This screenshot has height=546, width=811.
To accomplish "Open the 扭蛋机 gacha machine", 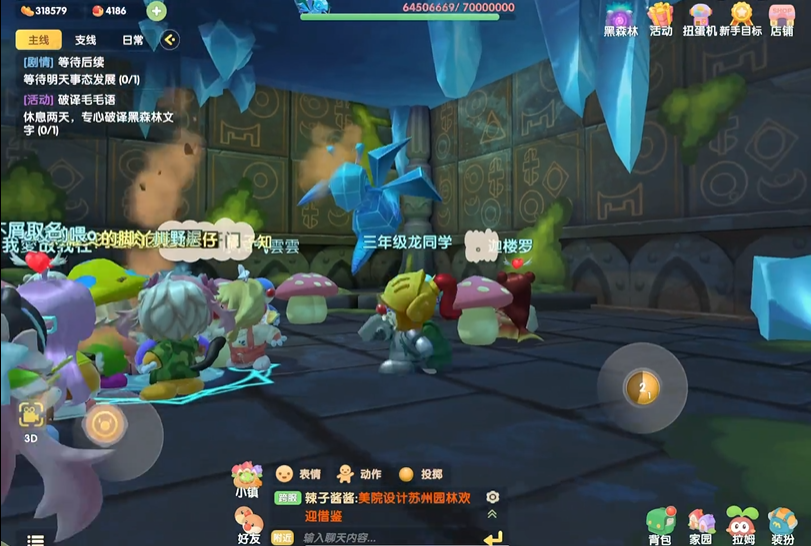I will point(700,19).
